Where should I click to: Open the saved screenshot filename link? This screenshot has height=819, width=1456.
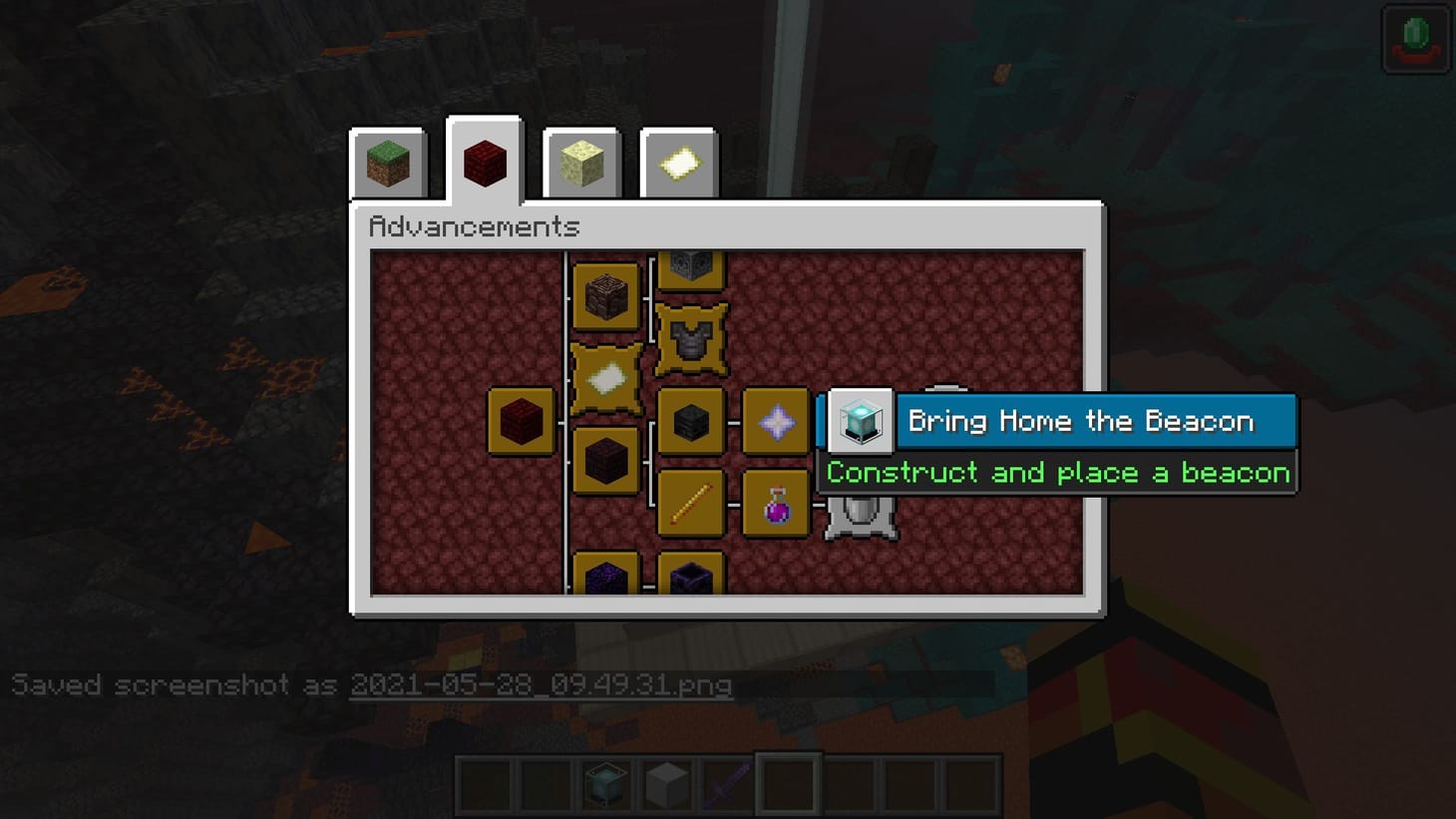click(542, 686)
